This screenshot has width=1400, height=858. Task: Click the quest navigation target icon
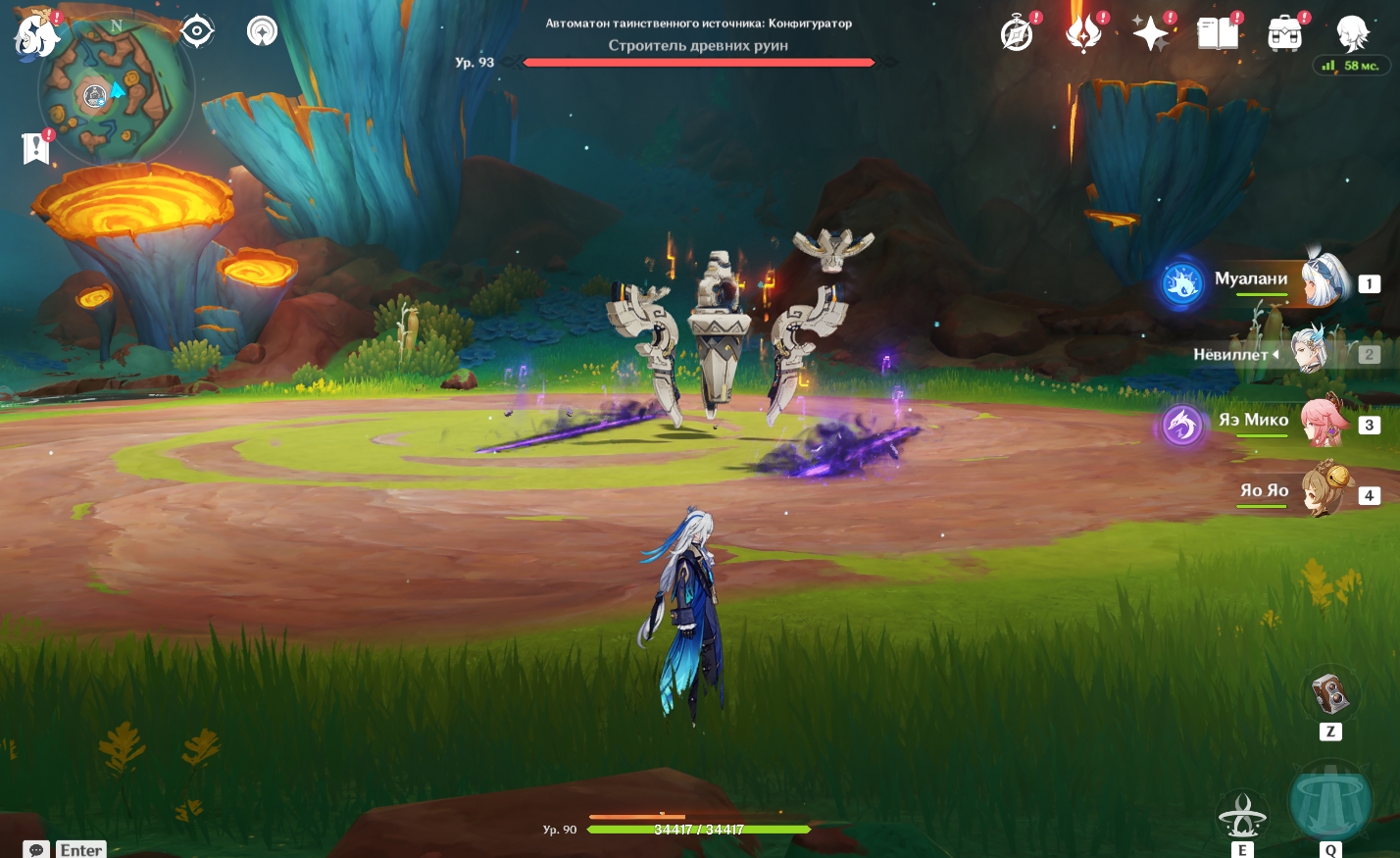[197, 31]
